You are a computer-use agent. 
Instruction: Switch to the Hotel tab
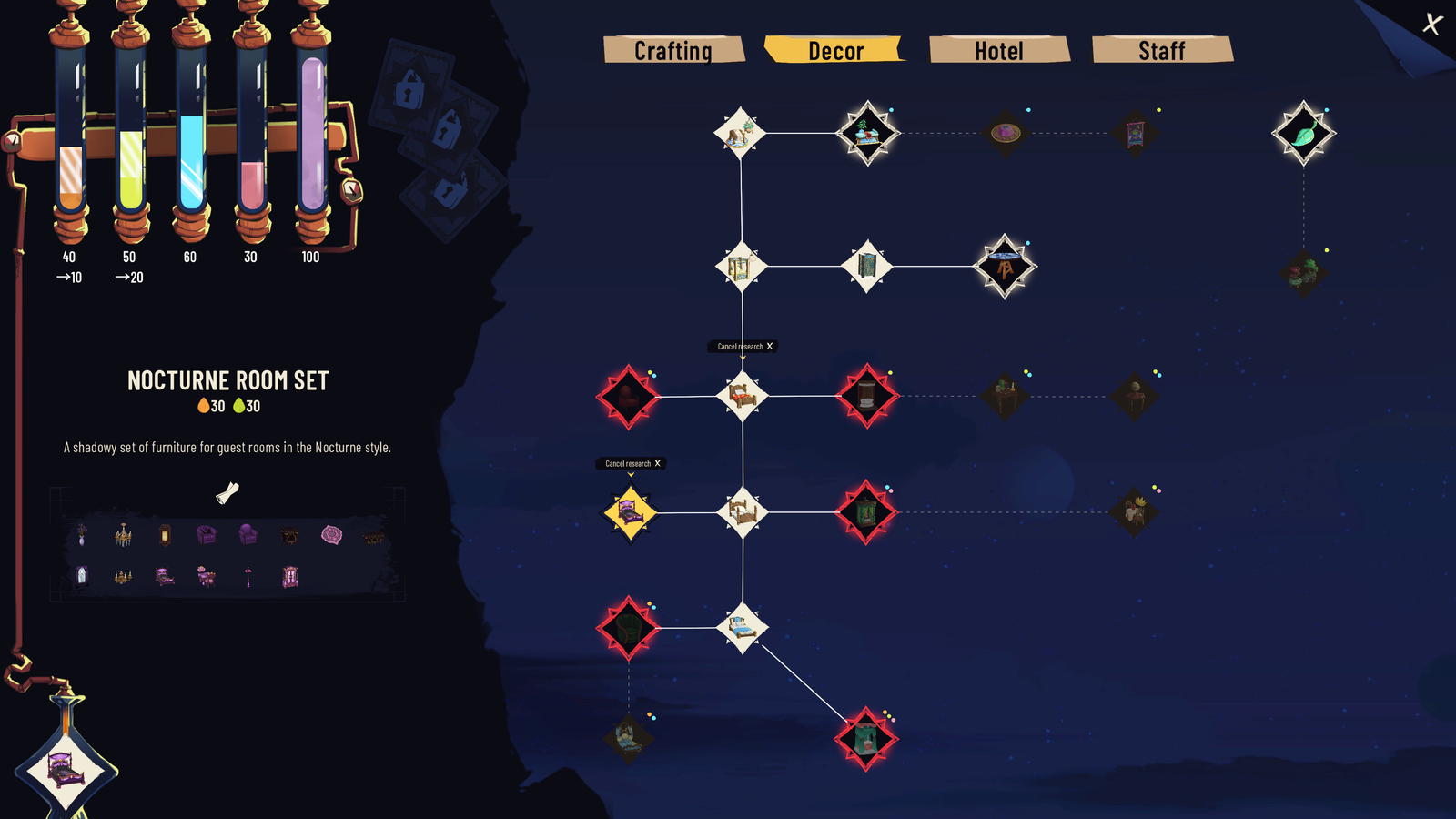click(998, 51)
